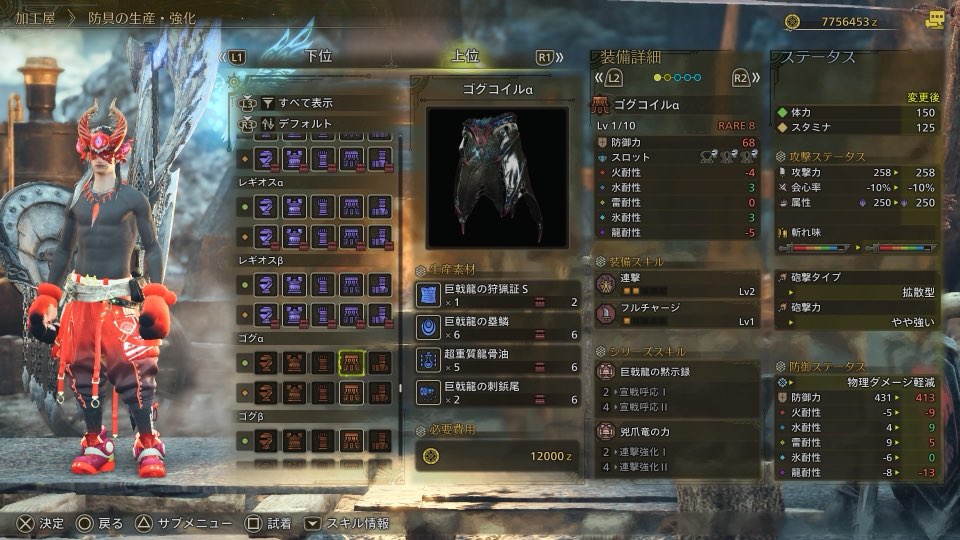Select the 巨戟龍の黙示録 series skill

pyautogui.click(x=677, y=371)
